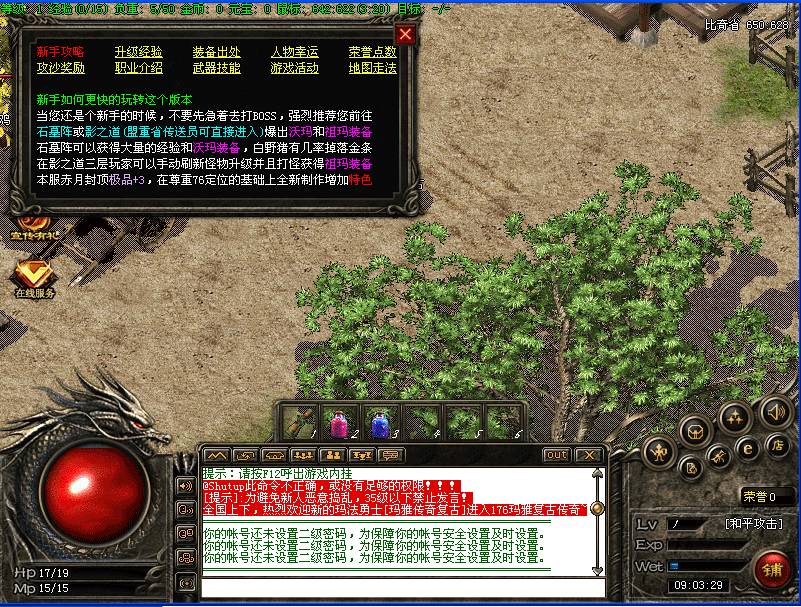Show the 游戏活动 events page
The height and width of the screenshot is (607, 801).
294,68
